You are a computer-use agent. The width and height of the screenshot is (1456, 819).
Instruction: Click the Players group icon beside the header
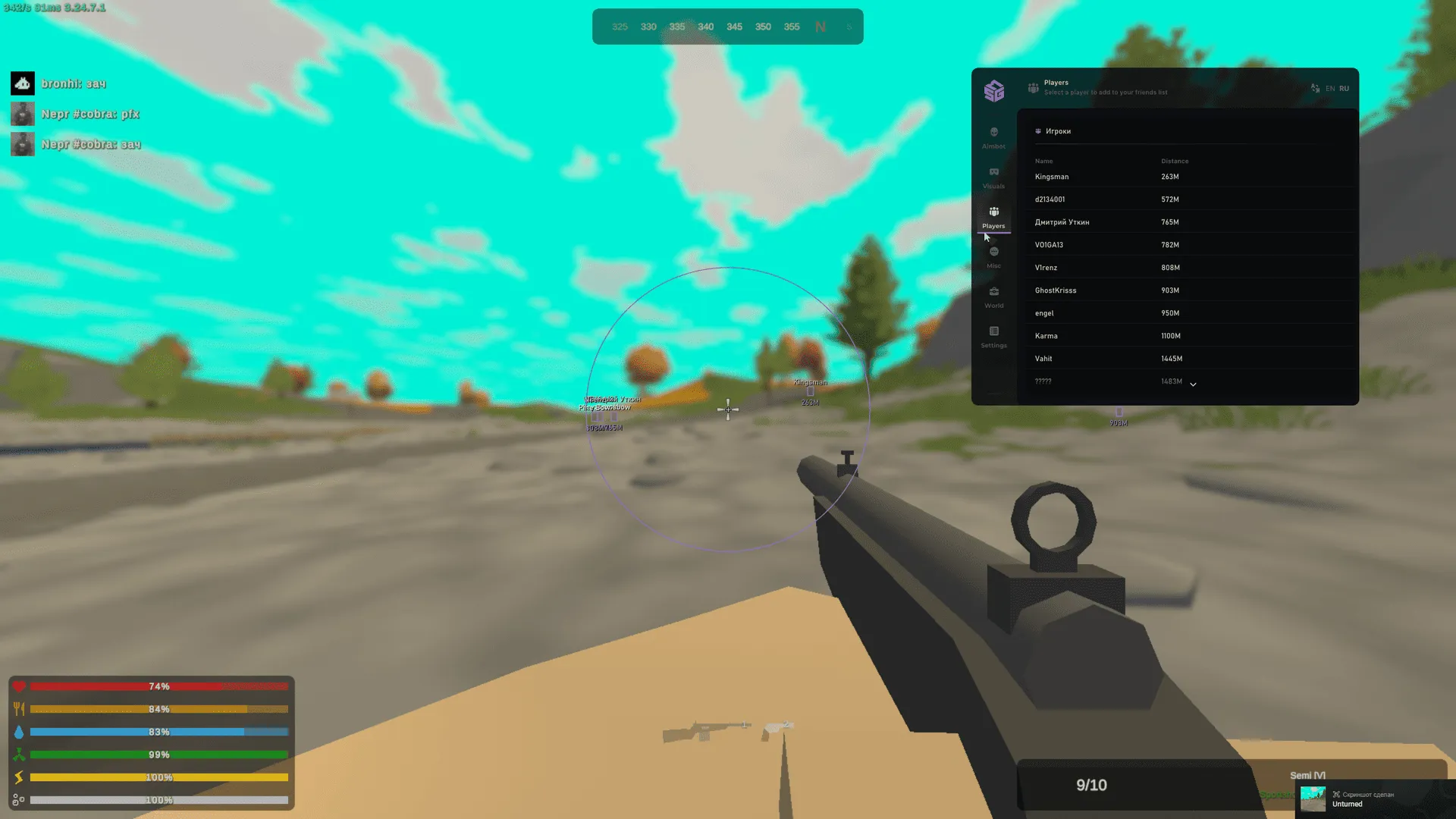(1033, 87)
